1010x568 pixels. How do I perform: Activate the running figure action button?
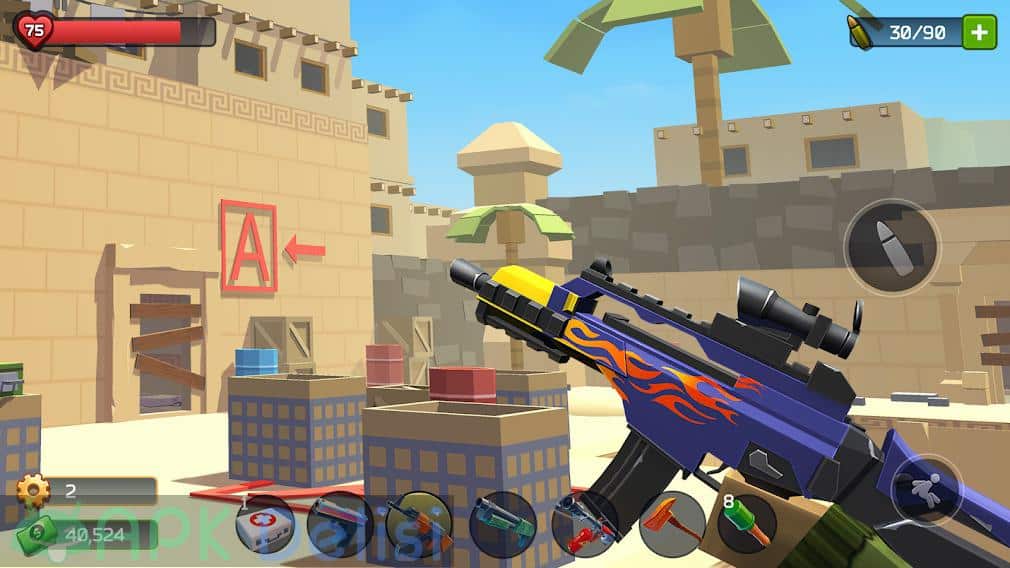pyautogui.click(x=926, y=489)
